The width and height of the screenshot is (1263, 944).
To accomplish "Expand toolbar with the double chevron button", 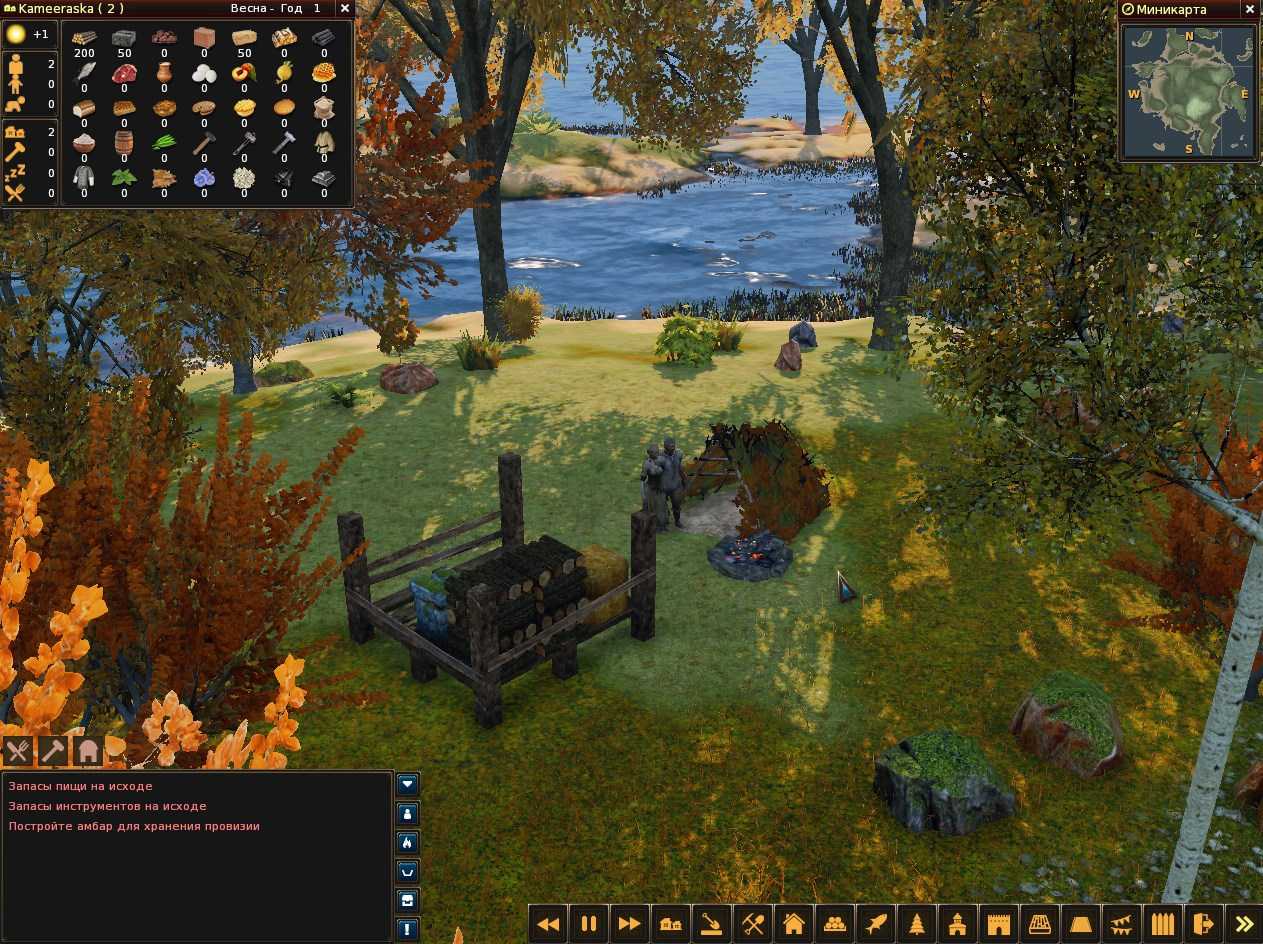I will (1244, 924).
